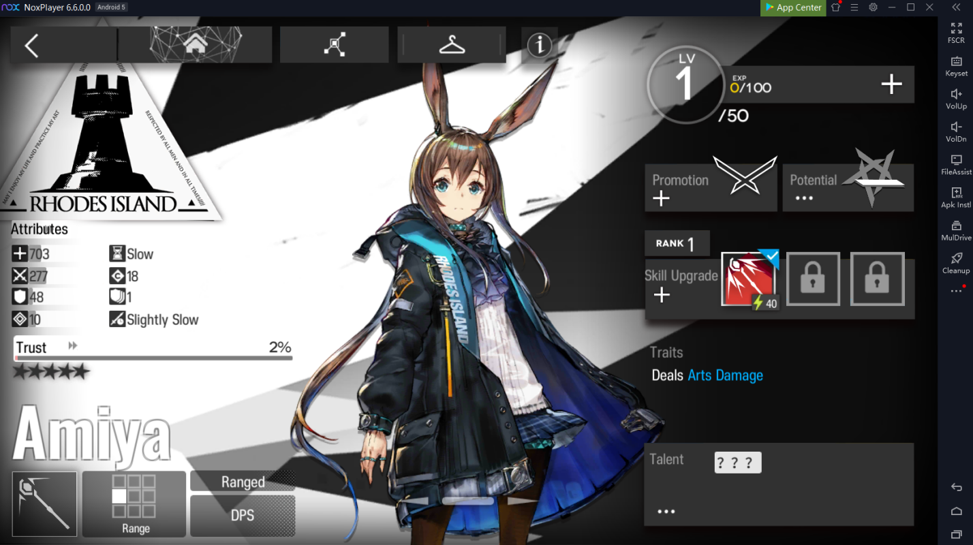
Task: Select the Caster staff class icon
Action: [44, 503]
